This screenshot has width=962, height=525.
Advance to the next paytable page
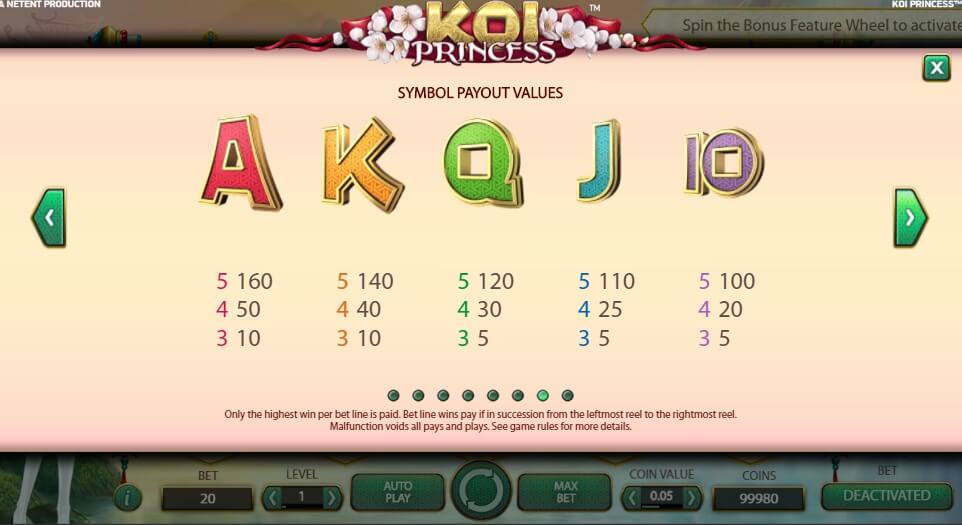pyautogui.click(x=910, y=217)
